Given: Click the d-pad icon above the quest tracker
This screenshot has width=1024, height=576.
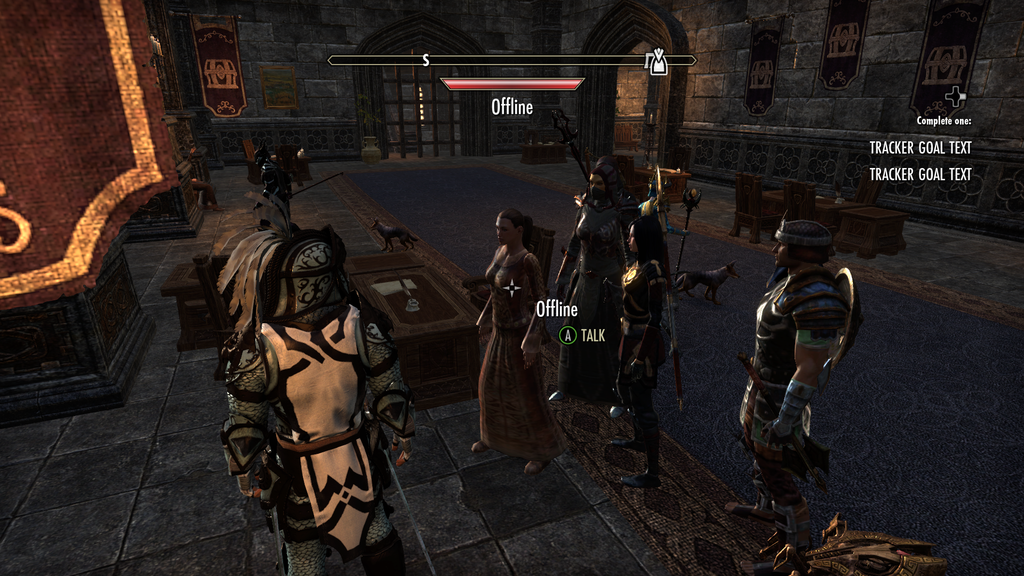Looking at the screenshot, I should (x=956, y=98).
